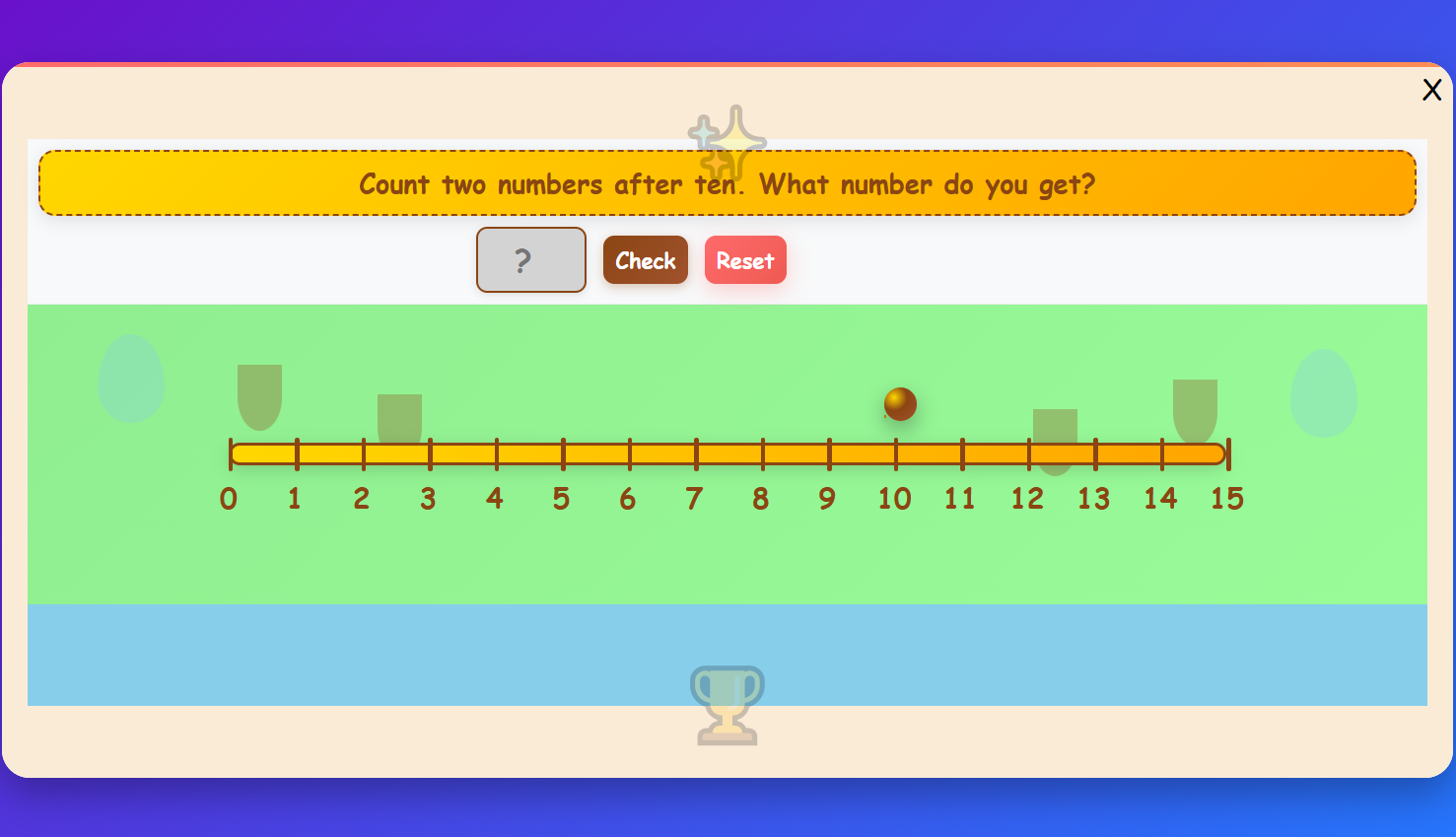Select the number 7 on the number line
The height and width of the screenshot is (837, 1456).
[x=694, y=499]
